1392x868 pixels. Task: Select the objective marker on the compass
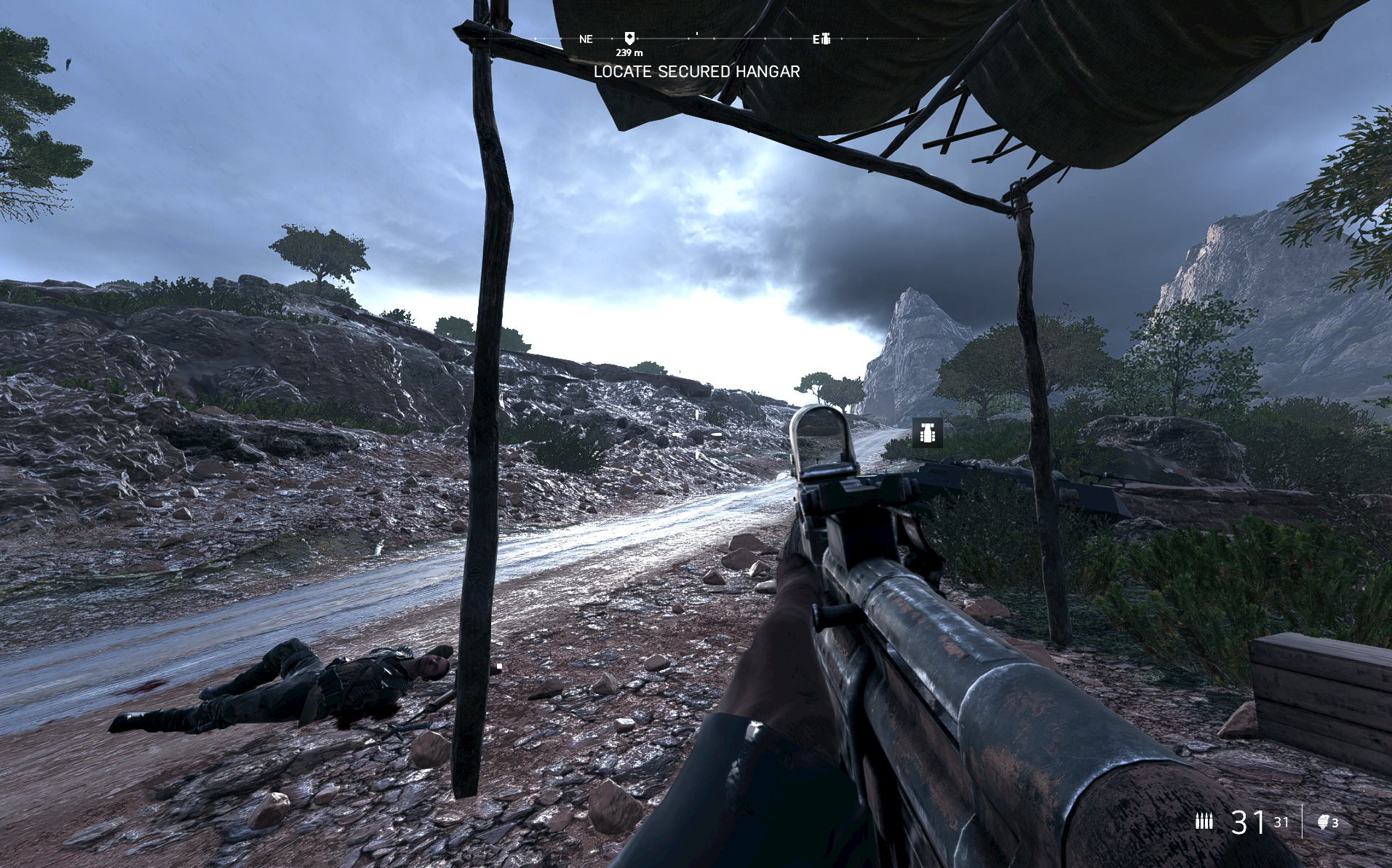click(629, 38)
